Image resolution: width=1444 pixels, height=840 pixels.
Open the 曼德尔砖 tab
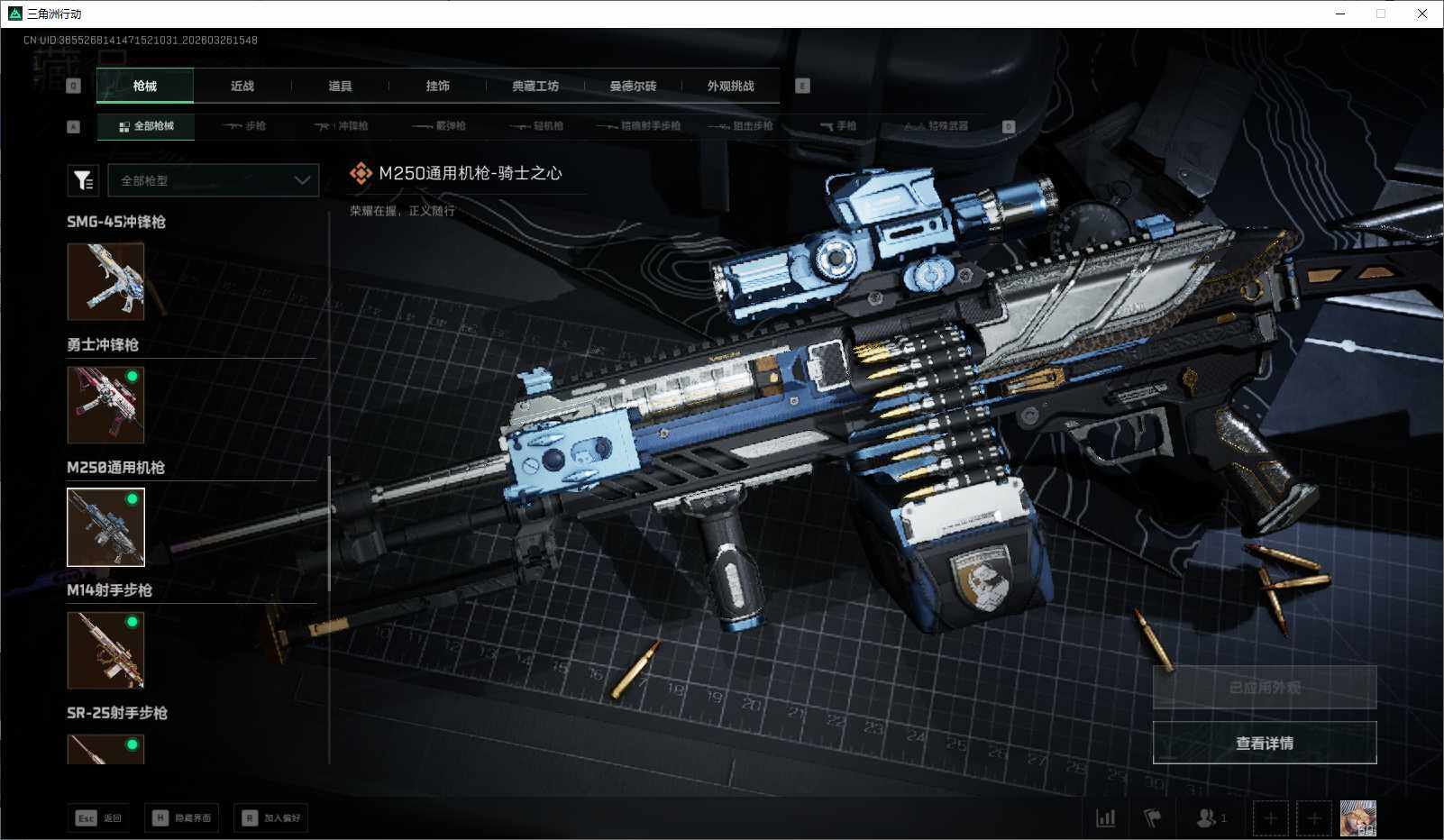point(633,86)
